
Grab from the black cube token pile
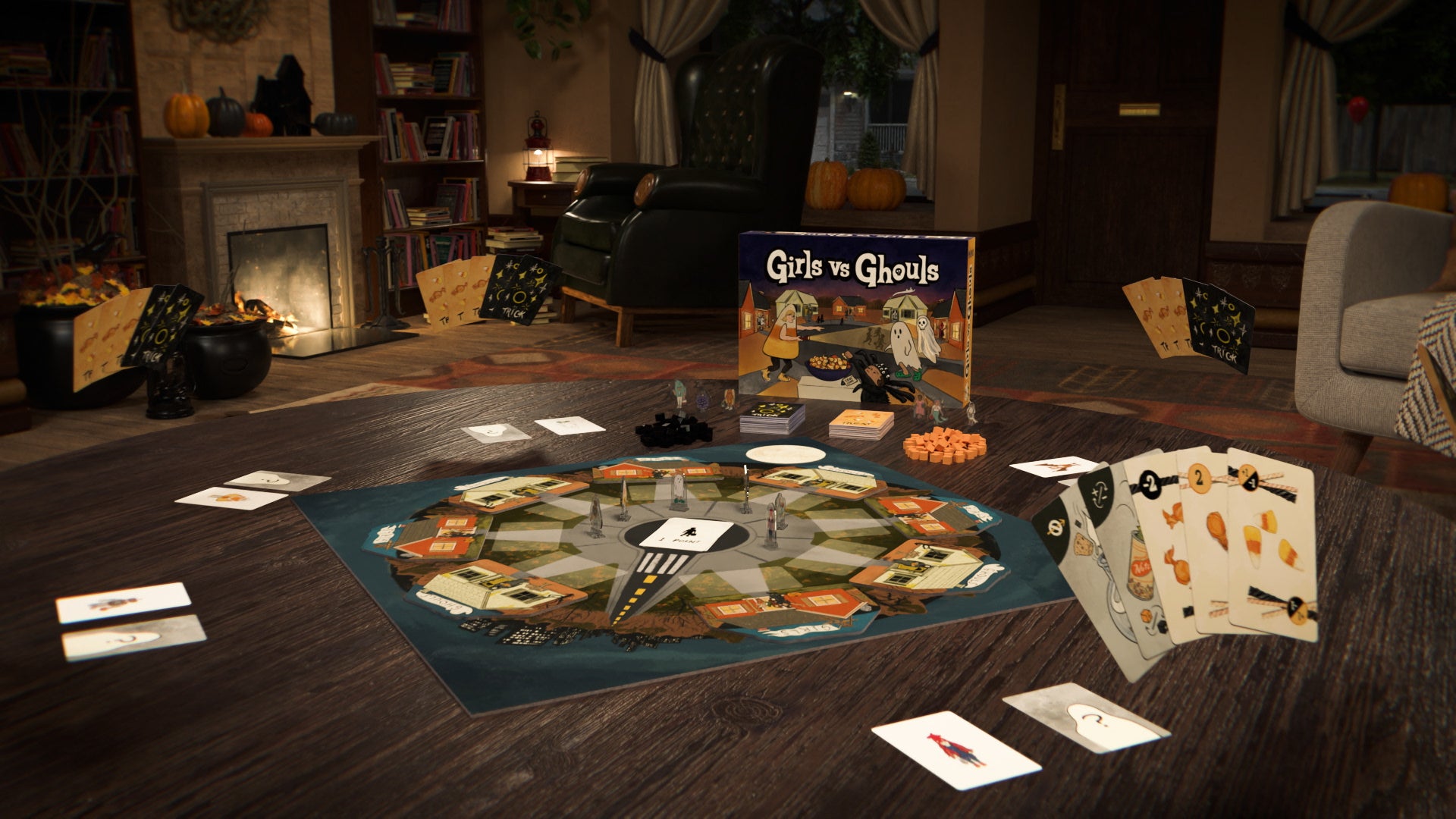tap(673, 431)
